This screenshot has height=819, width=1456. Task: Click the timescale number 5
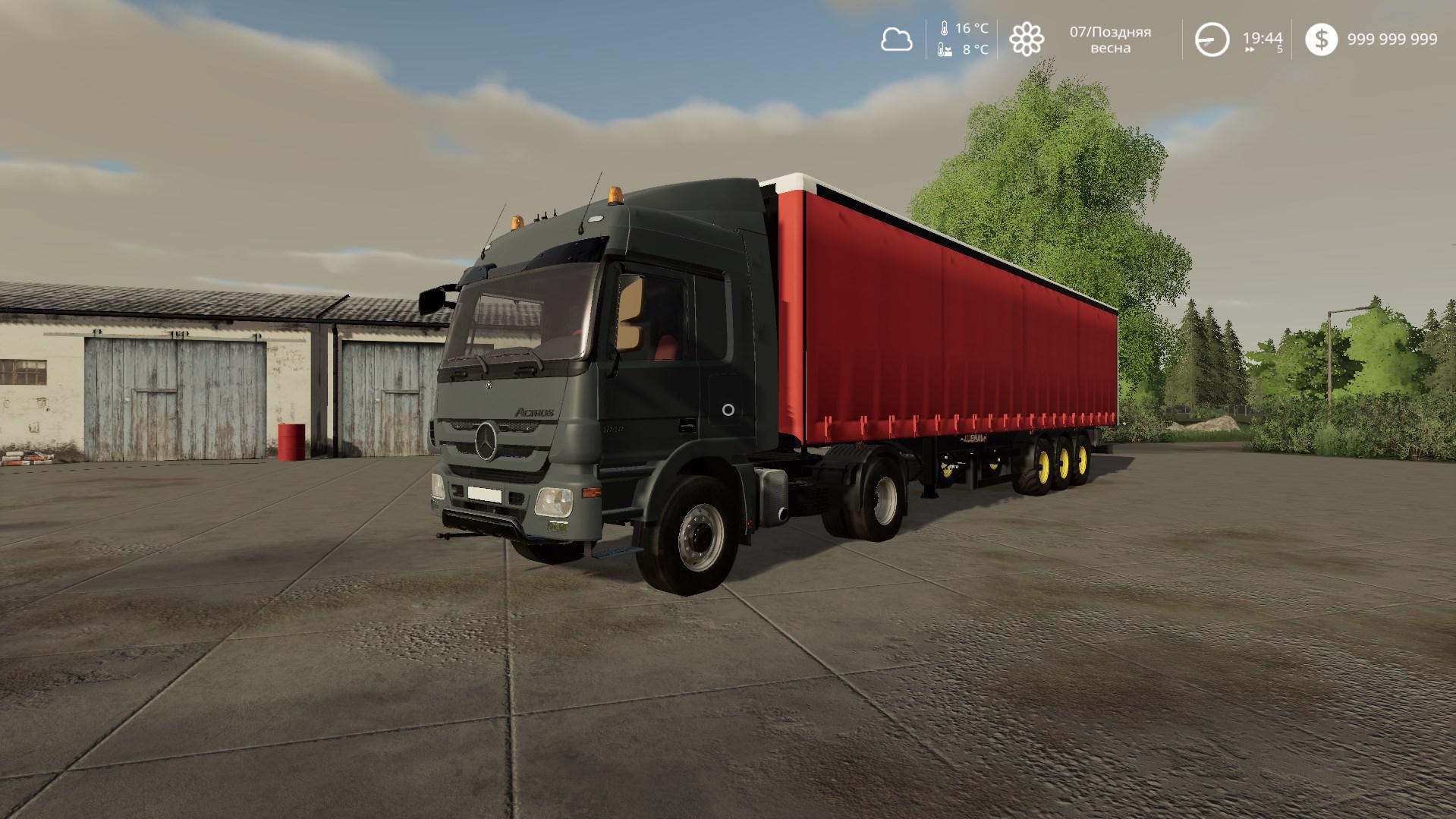pyautogui.click(x=1278, y=49)
